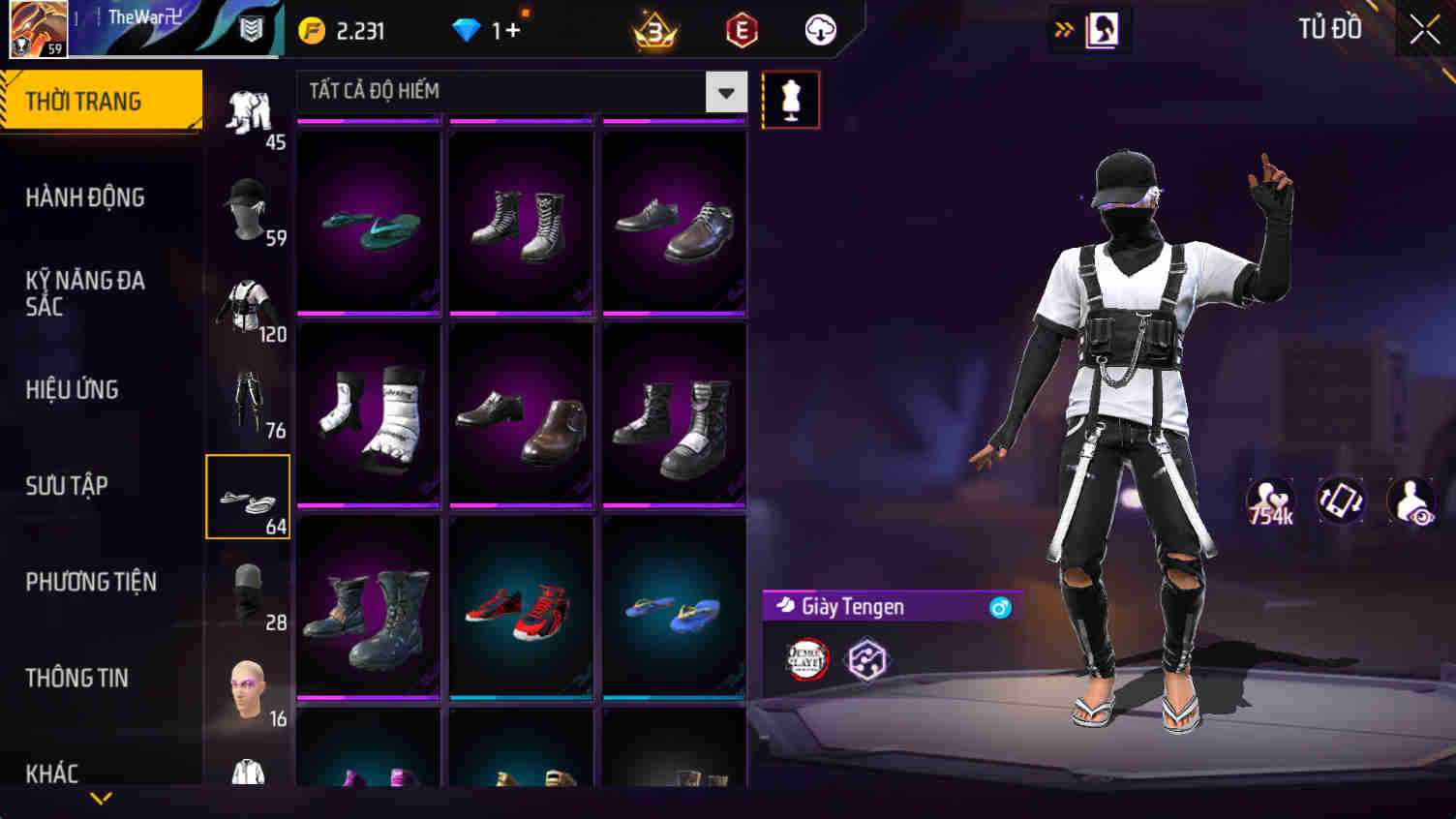Viewport: 1456px width, 819px height.
Task: Click the rotate device icon beside the character
Action: 1340,501
